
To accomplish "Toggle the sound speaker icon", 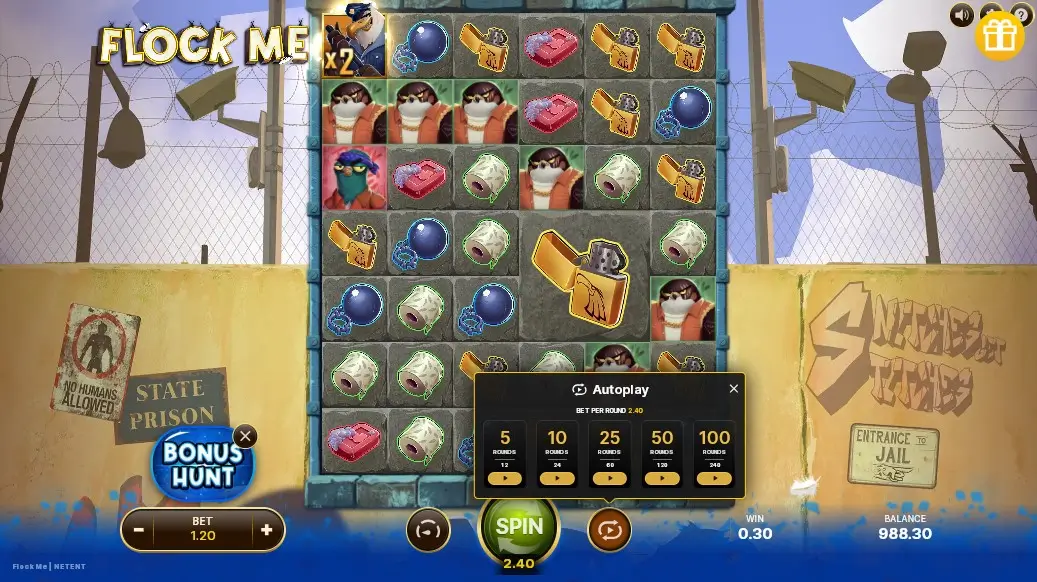I will [962, 15].
